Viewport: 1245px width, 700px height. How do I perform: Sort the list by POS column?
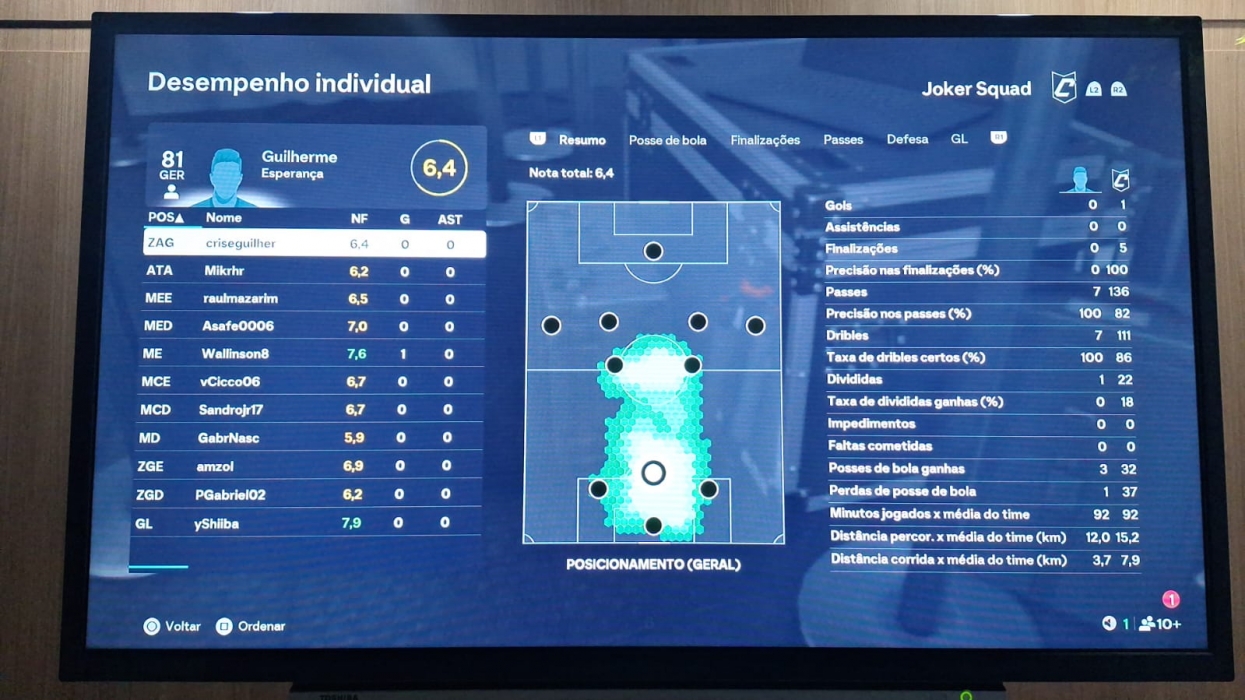coord(165,218)
